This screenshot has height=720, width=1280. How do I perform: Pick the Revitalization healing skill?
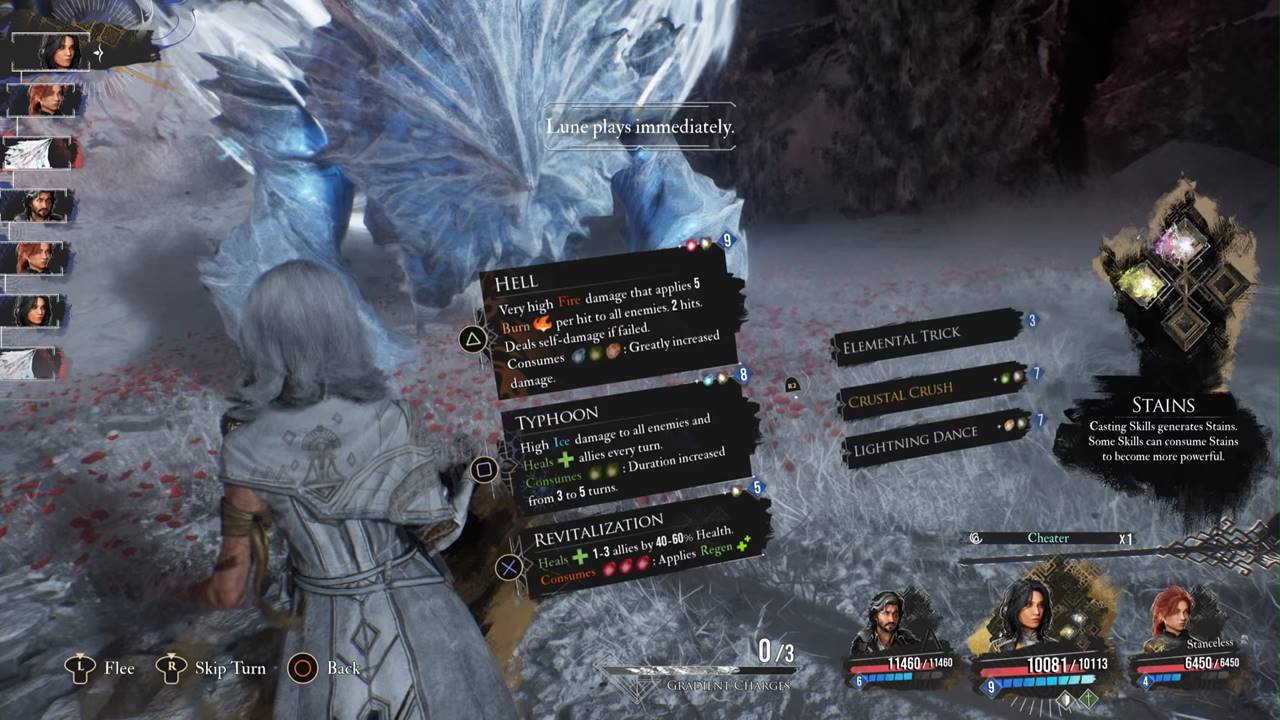click(640, 546)
